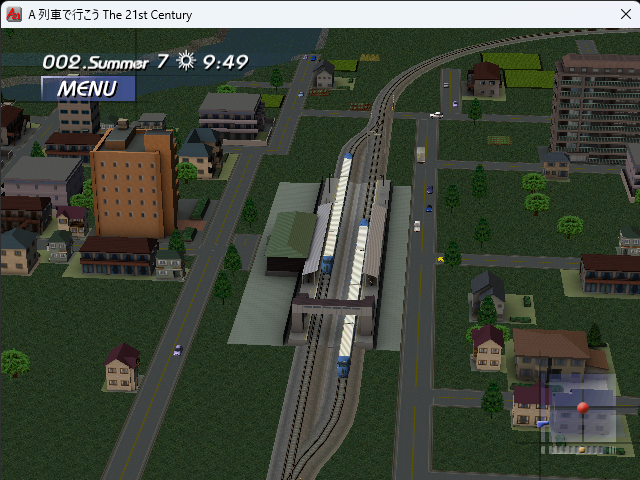The image size is (640, 480).
Task: Open the MENU button
Action: (87, 88)
